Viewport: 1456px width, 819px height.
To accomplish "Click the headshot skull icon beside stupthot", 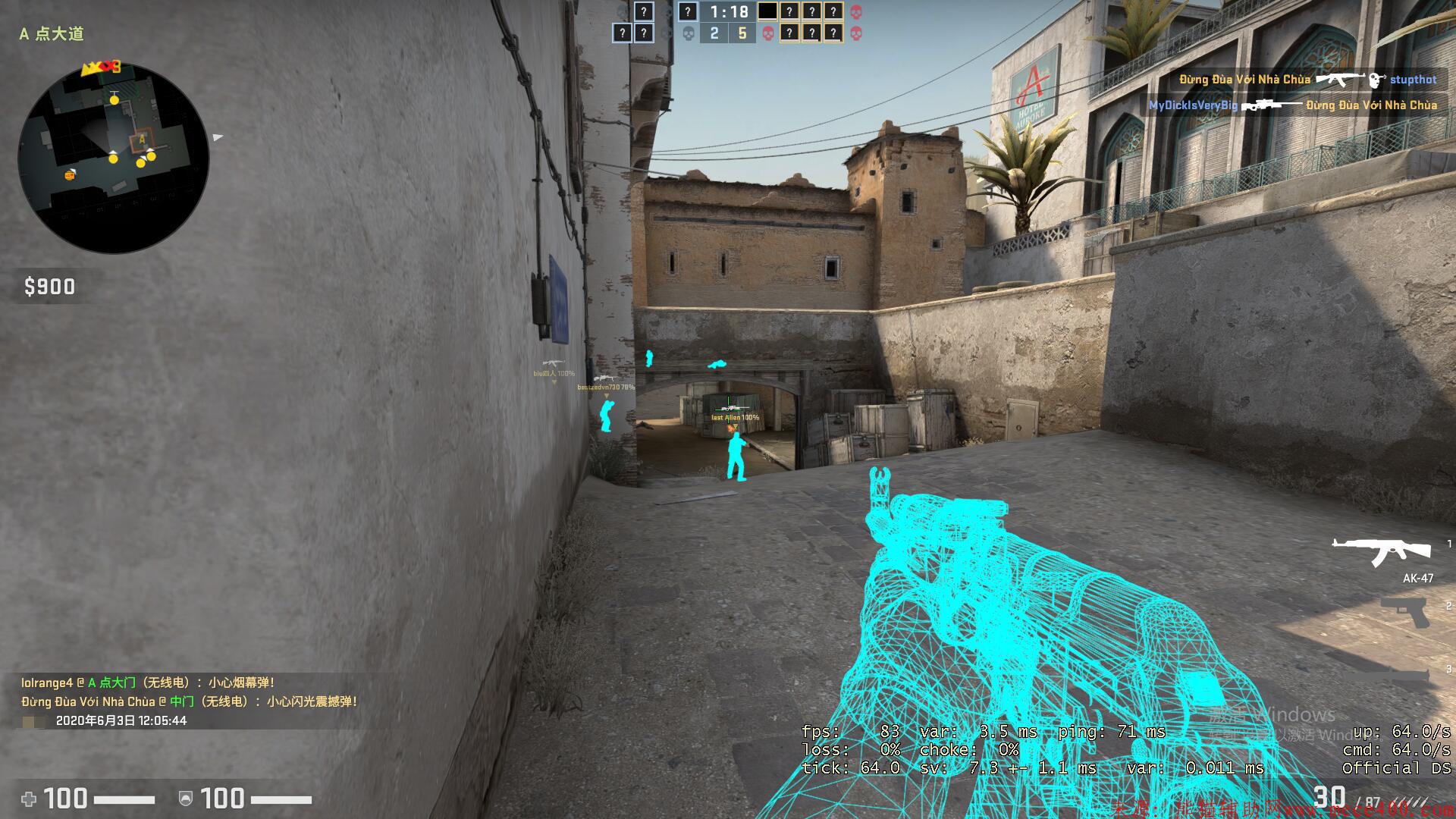I will tap(1376, 80).
